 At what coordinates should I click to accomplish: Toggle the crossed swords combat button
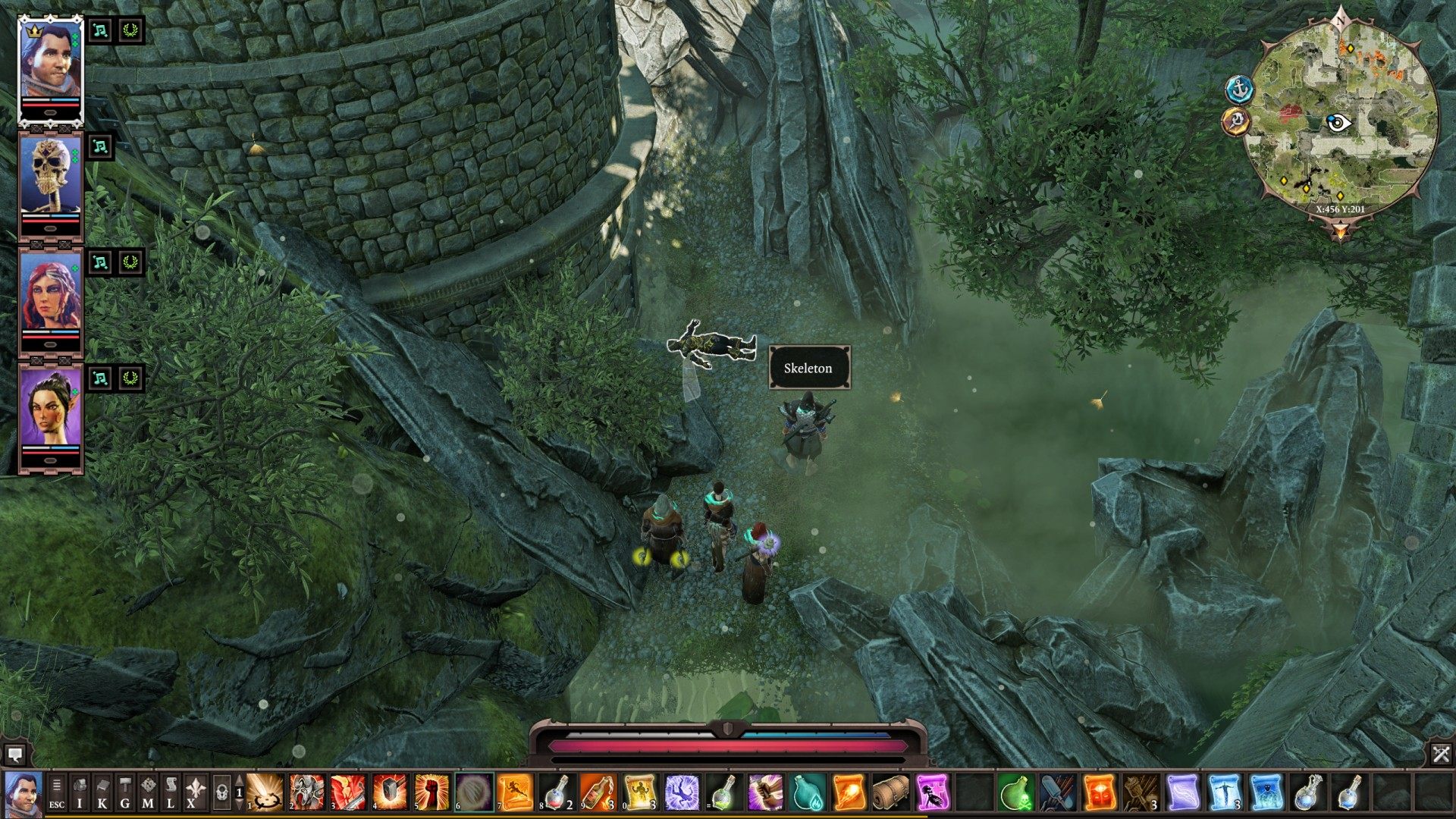[x=1441, y=754]
